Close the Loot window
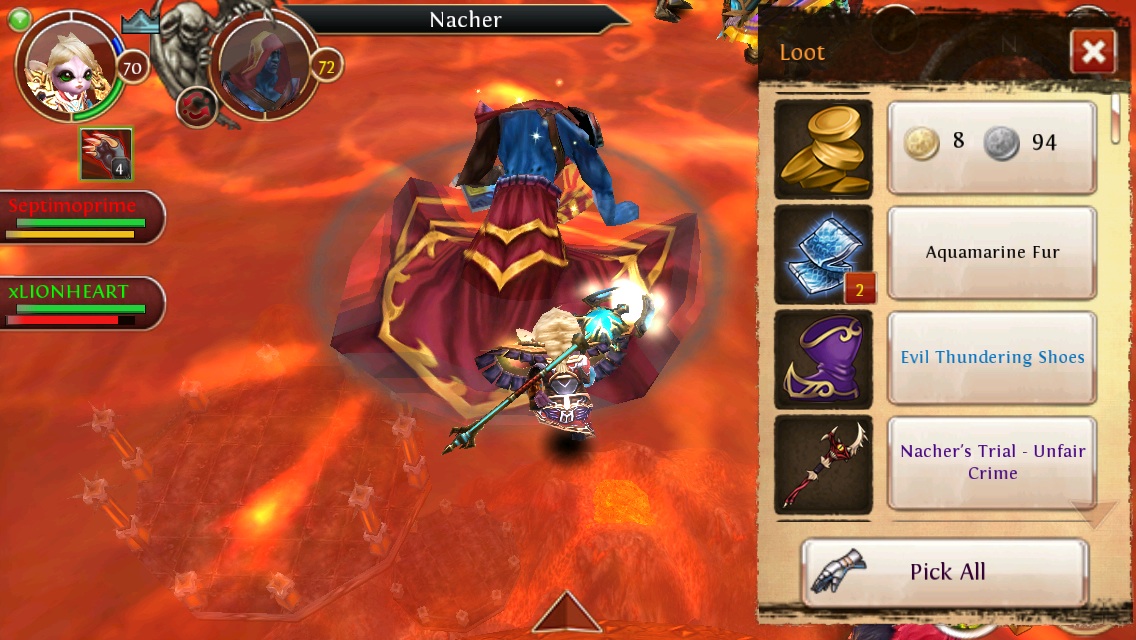1136x640 pixels. click(x=1093, y=52)
